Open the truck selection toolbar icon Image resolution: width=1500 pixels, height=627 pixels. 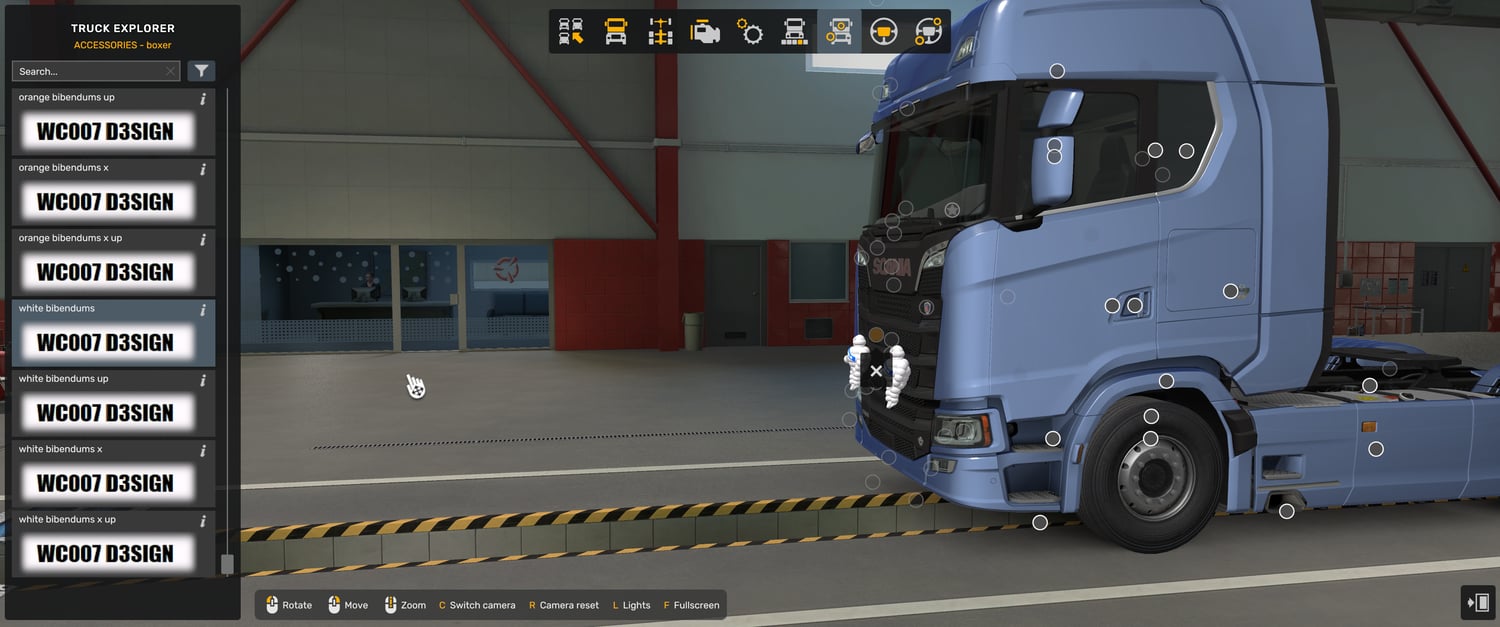coord(571,32)
